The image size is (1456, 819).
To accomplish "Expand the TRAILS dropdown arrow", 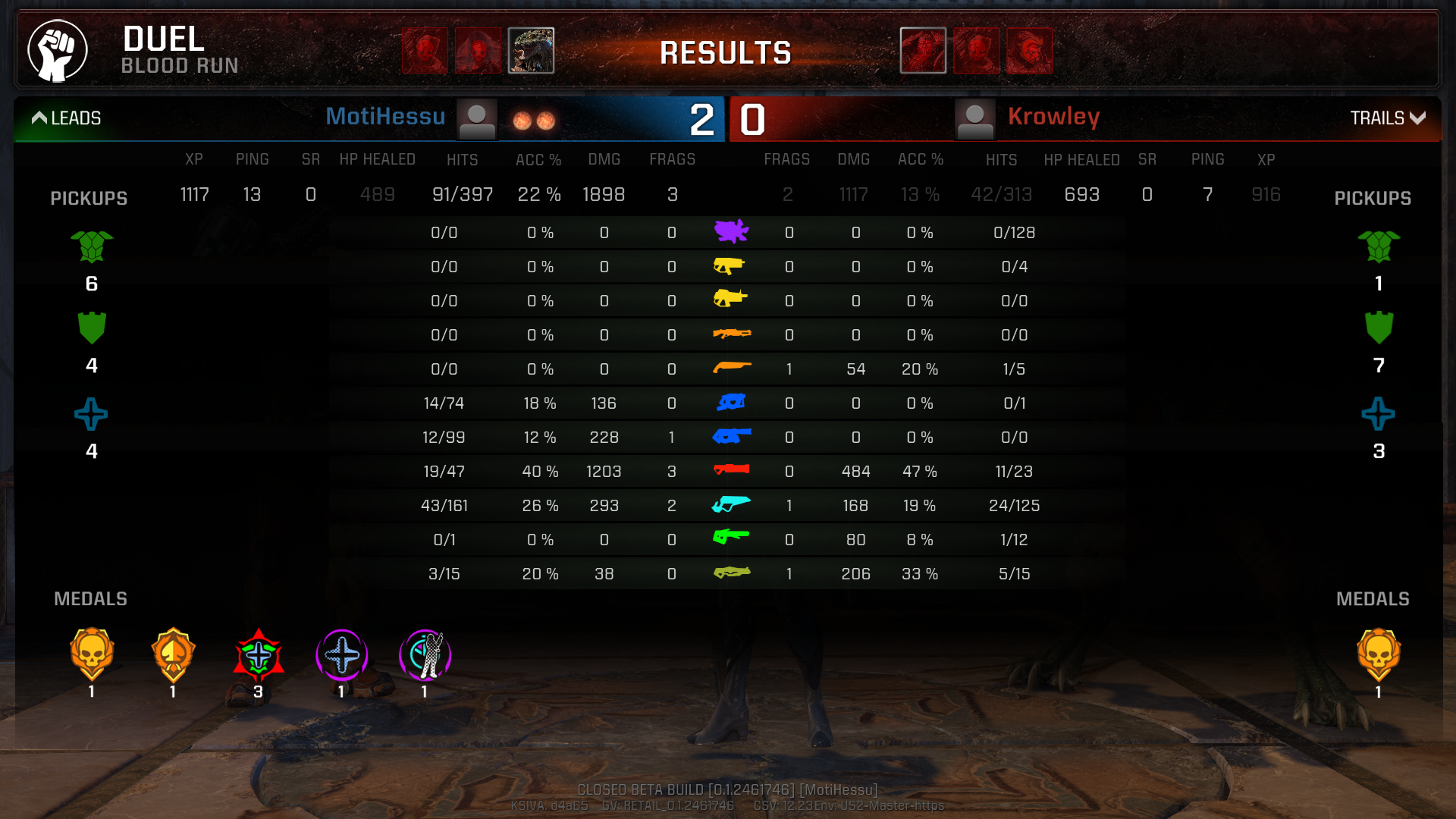I will pos(1417,118).
